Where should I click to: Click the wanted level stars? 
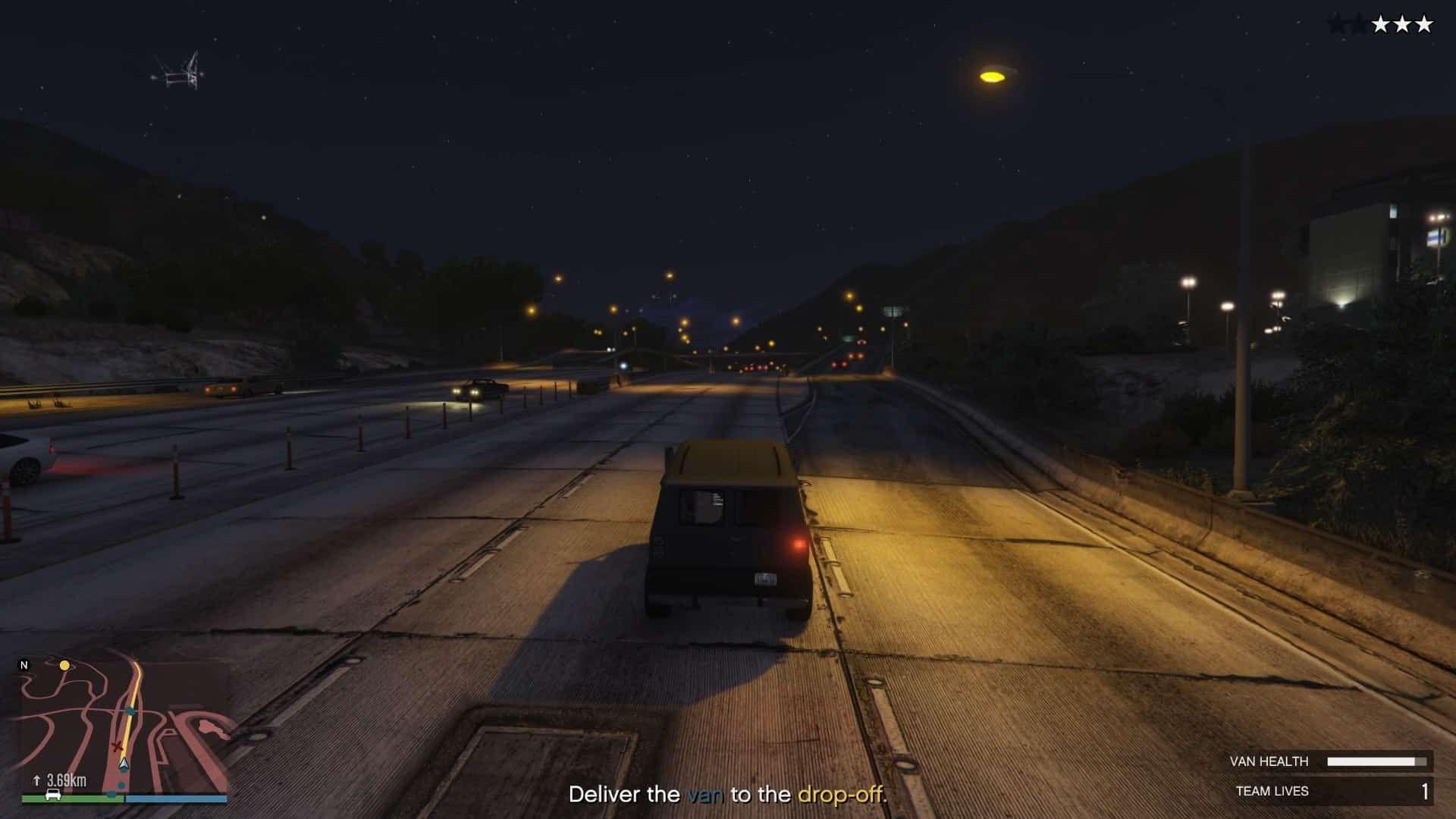1380,25
